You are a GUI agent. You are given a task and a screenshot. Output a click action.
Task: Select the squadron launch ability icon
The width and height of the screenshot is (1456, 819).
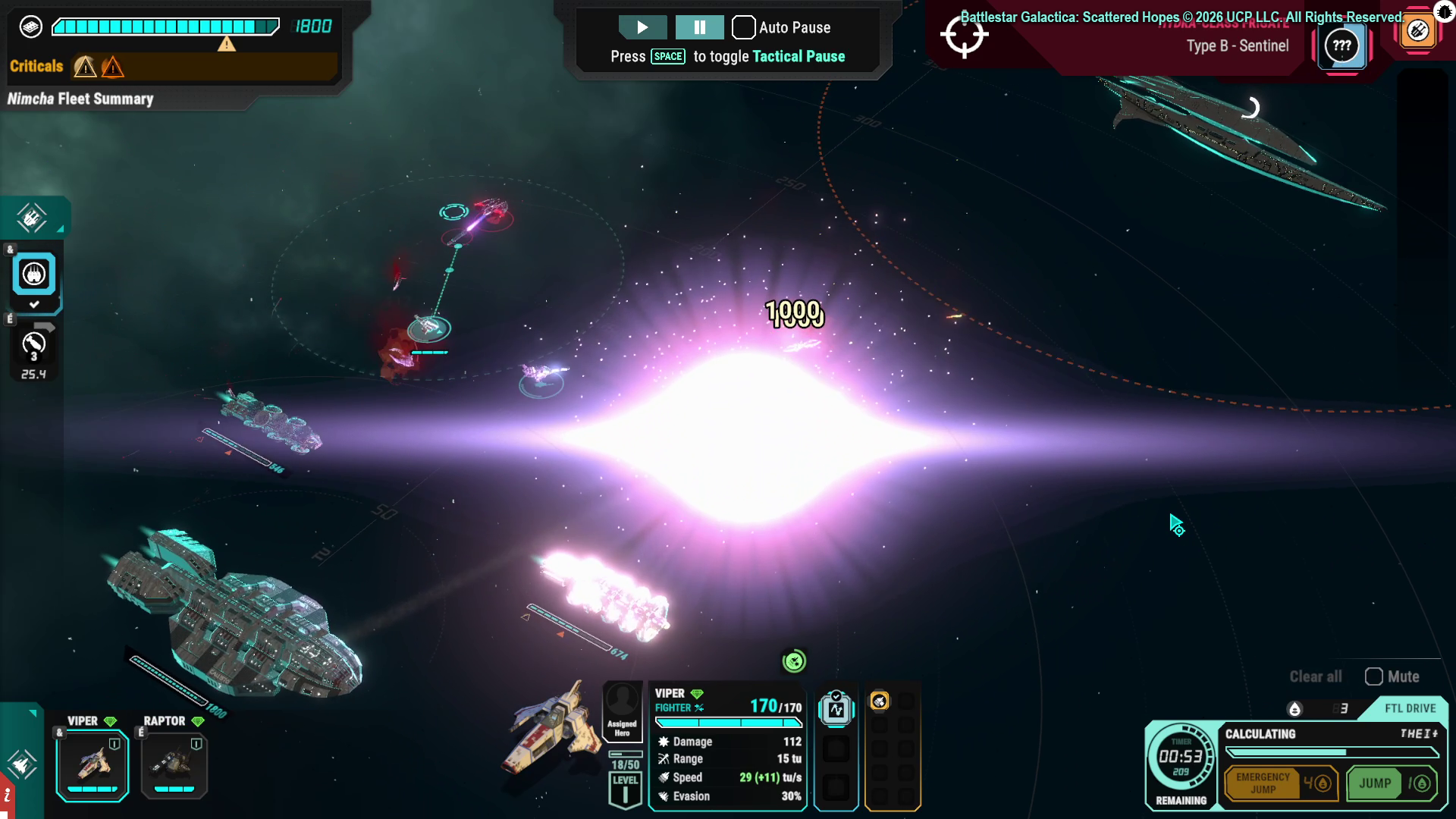pos(33,274)
